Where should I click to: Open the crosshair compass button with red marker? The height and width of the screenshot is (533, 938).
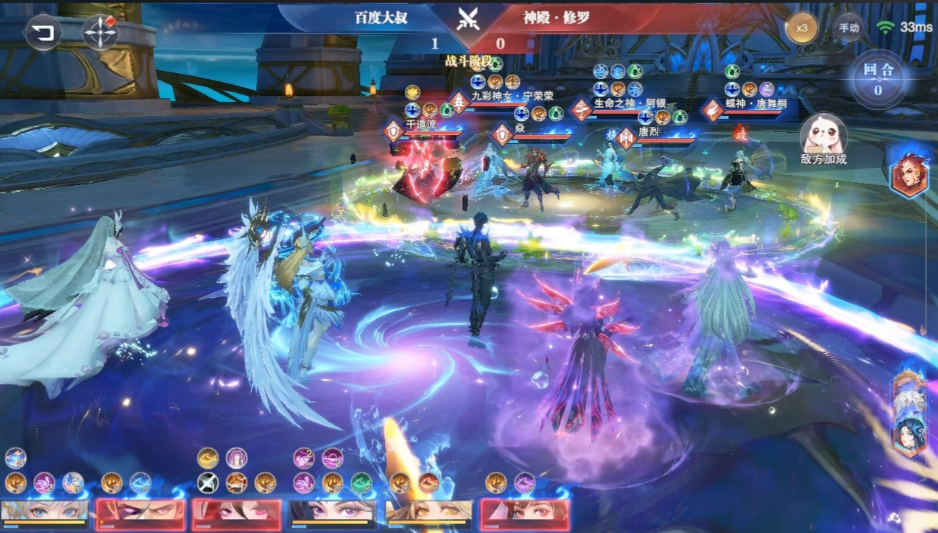coord(100,31)
